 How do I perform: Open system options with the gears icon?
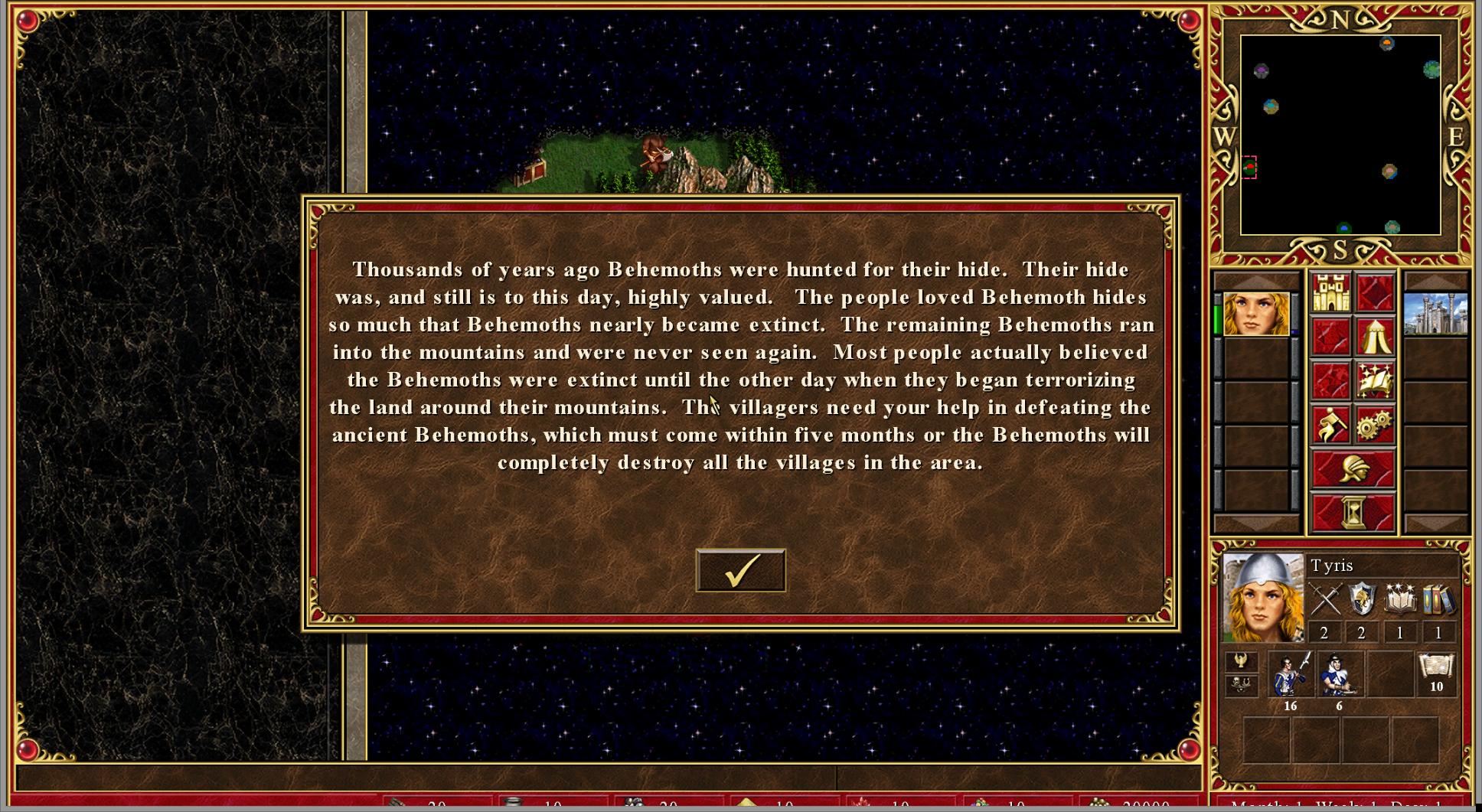[x=1375, y=425]
